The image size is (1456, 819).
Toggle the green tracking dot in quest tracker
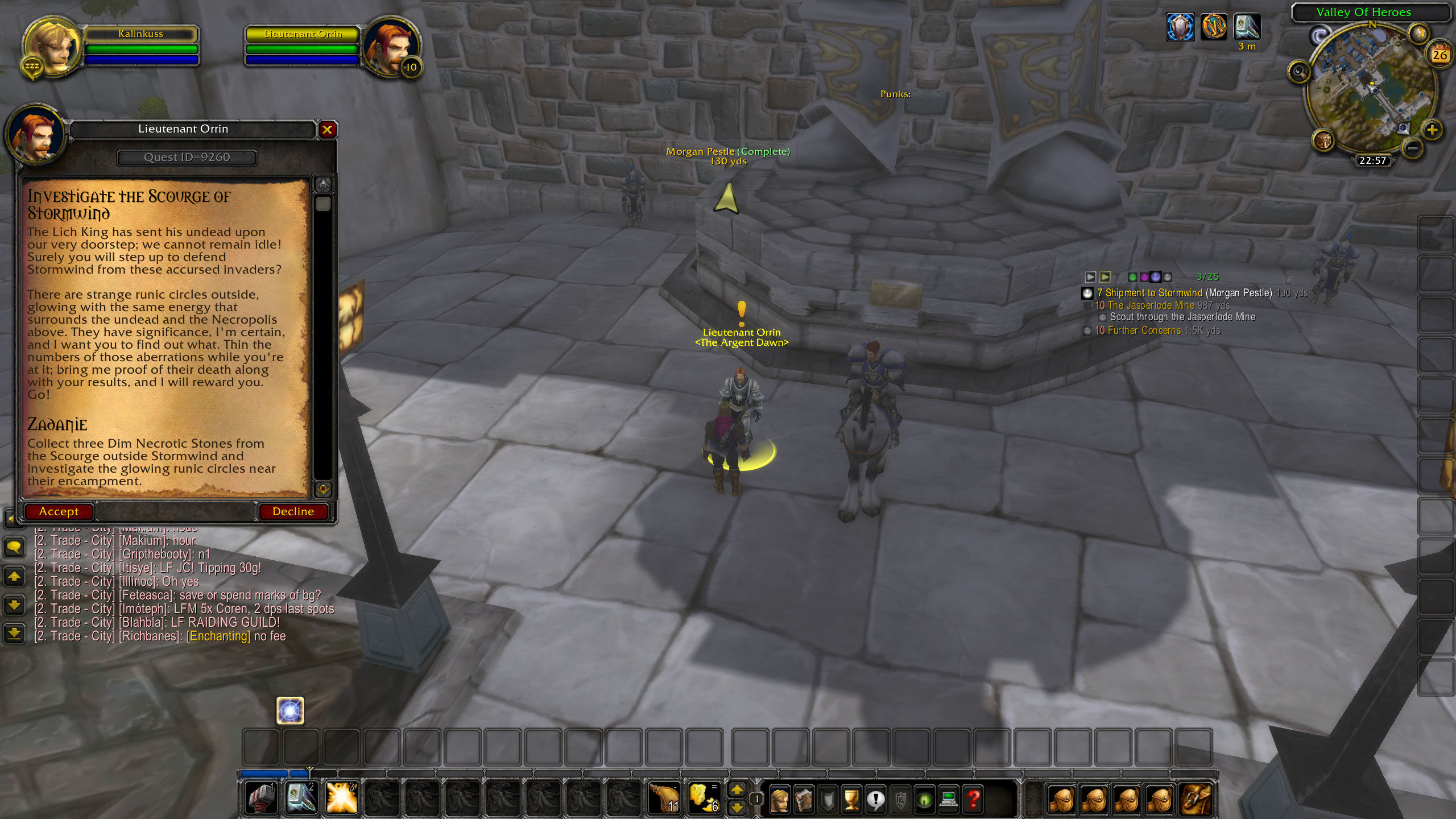[1133, 278]
